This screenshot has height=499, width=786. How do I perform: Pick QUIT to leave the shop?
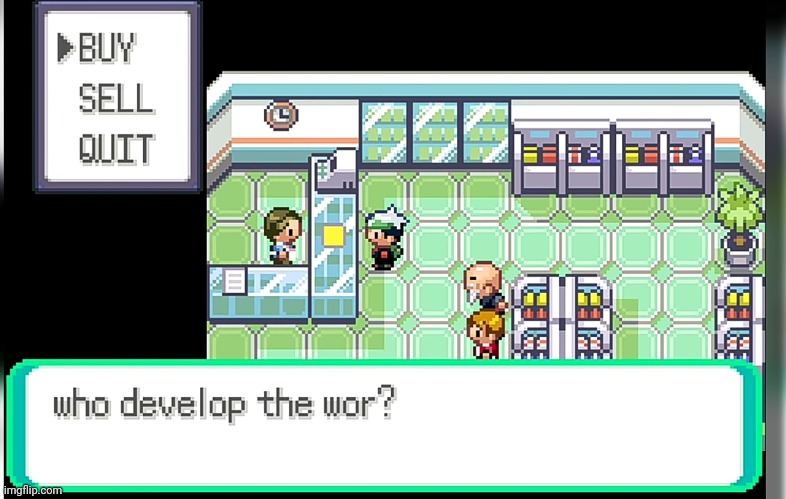[x=115, y=149]
